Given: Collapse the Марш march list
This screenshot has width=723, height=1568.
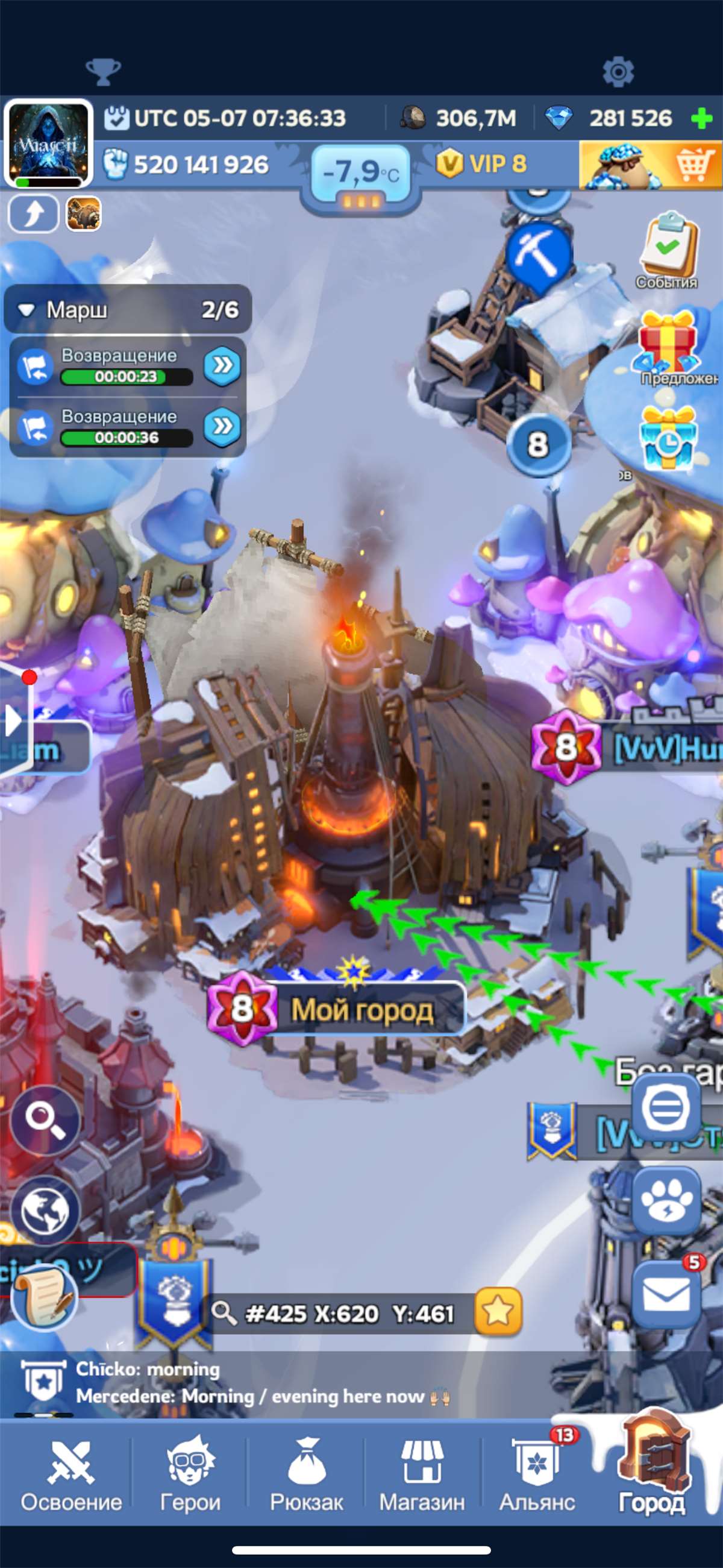Looking at the screenshot, I should point(26,310).
